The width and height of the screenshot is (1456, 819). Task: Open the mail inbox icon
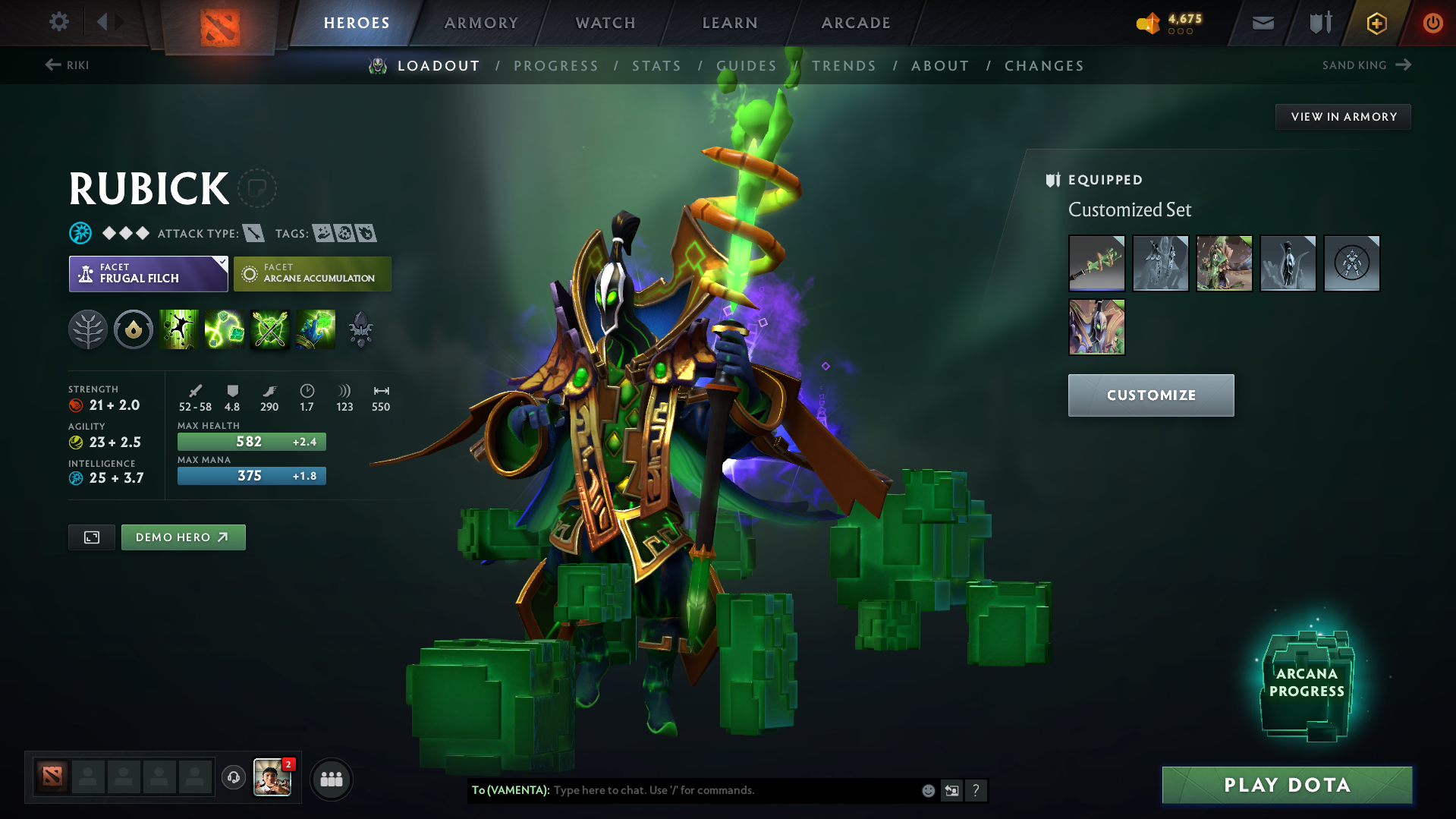point(1262,22)
